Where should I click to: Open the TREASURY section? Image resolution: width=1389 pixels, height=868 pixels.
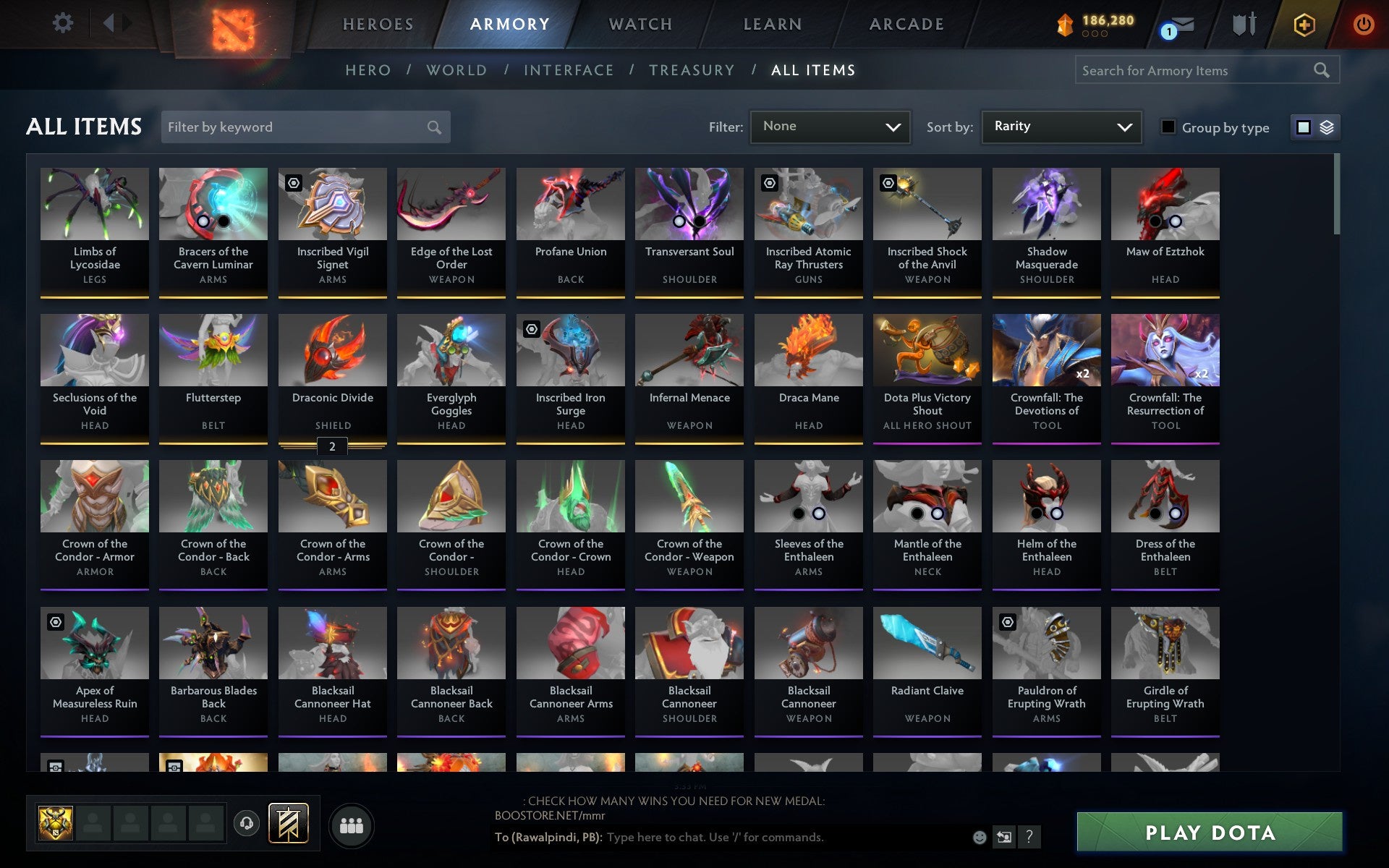(692, 70)
